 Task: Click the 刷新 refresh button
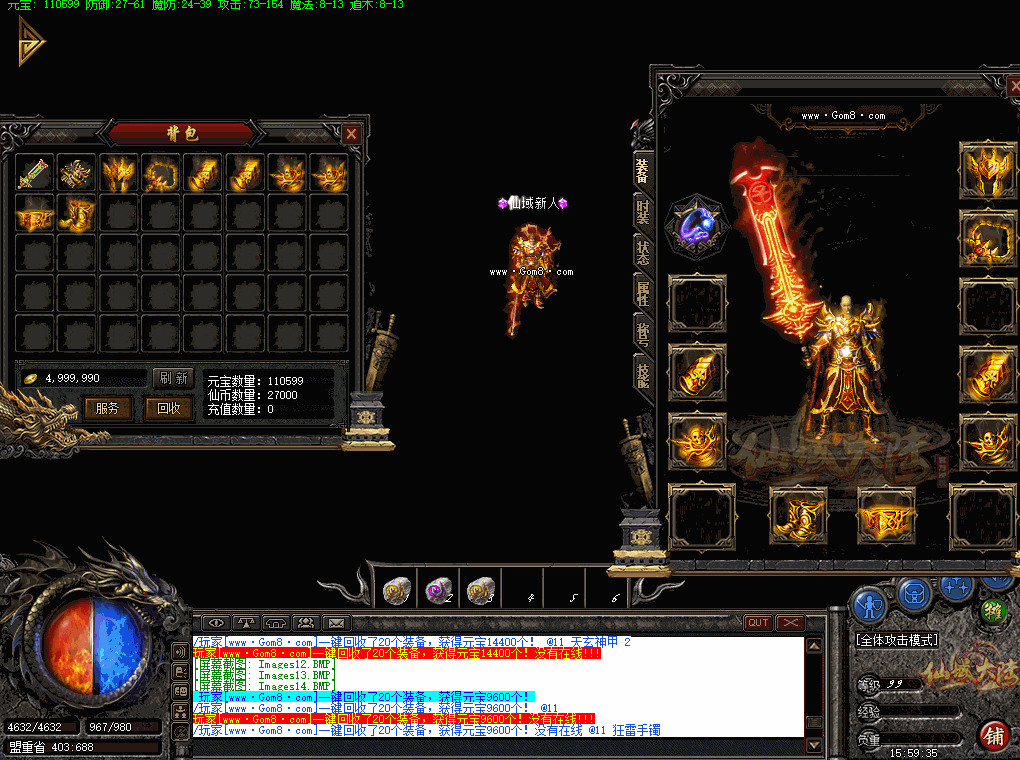[x=172, y=378]
